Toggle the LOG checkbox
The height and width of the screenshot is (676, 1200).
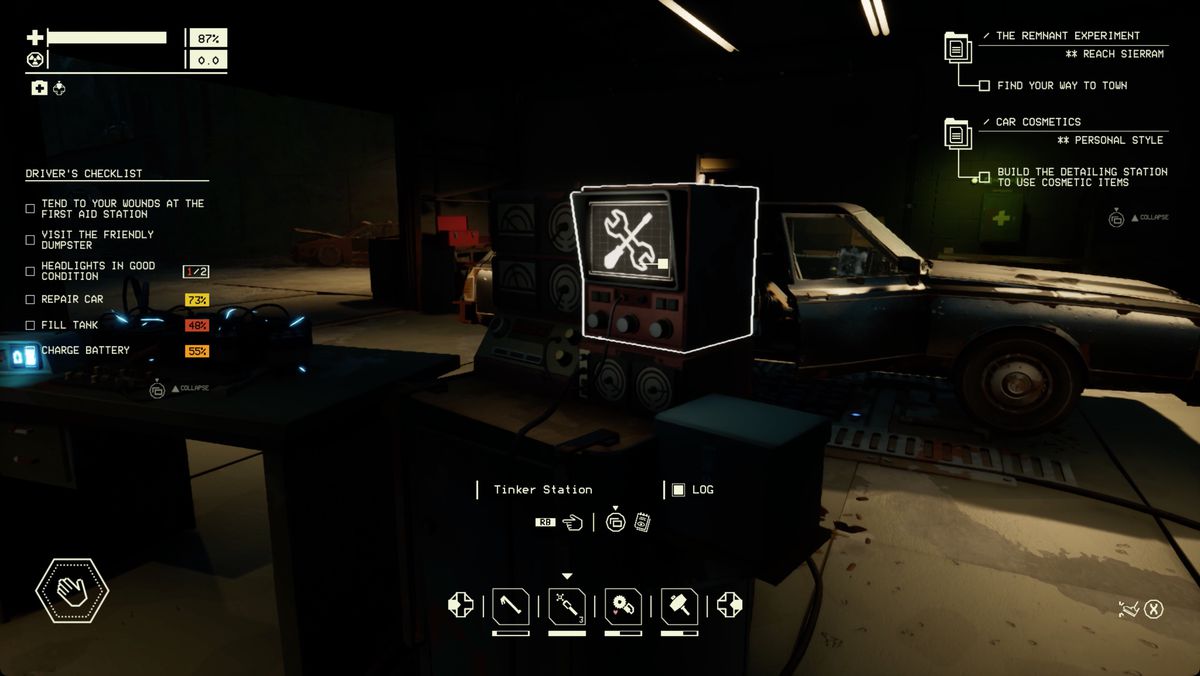[678, 490]
